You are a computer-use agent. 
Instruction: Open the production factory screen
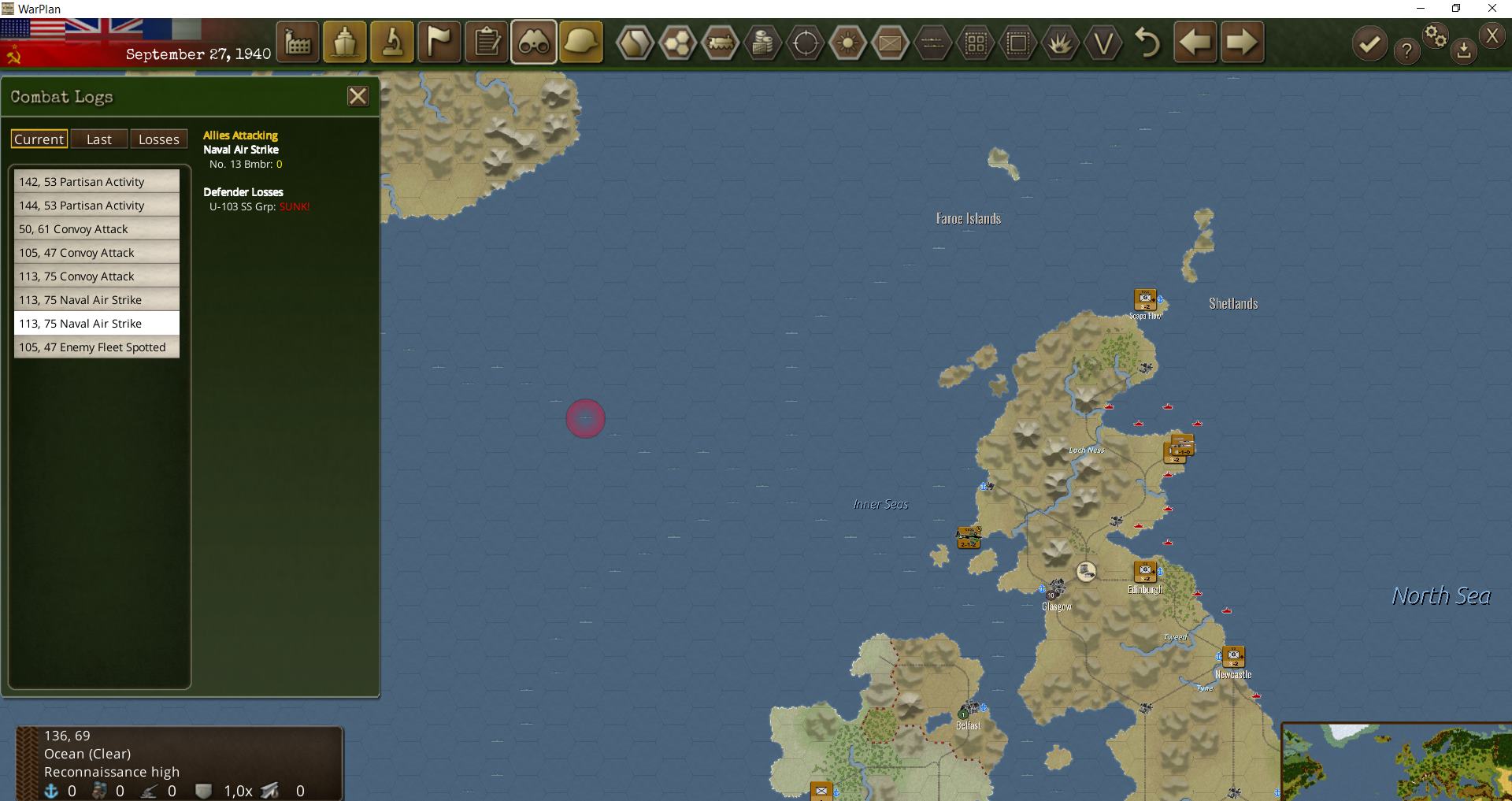tap(298, 42)
